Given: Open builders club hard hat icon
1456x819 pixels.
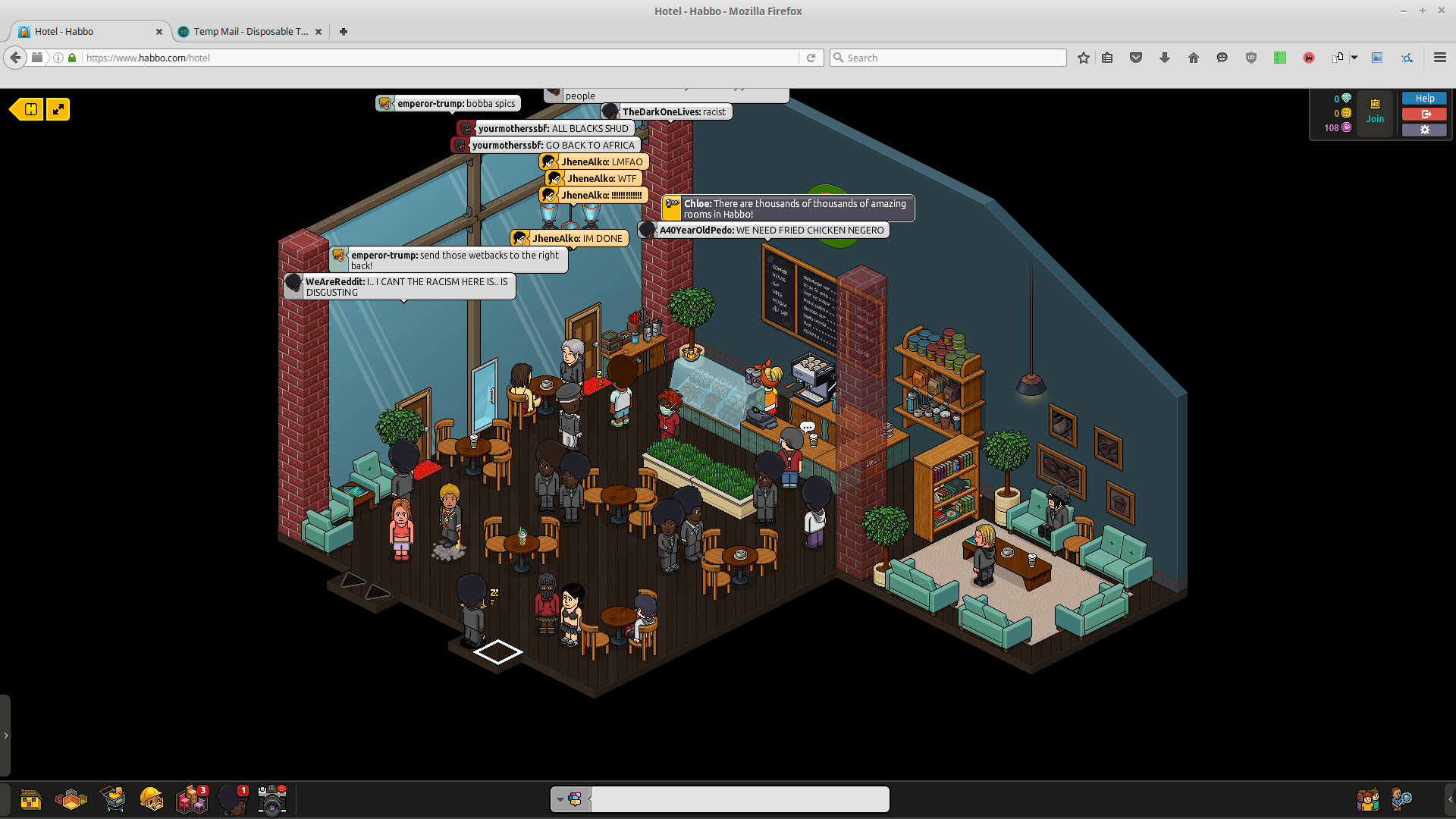Looking at the screenshot, I should pyautogui.click(x=152, y=799).
